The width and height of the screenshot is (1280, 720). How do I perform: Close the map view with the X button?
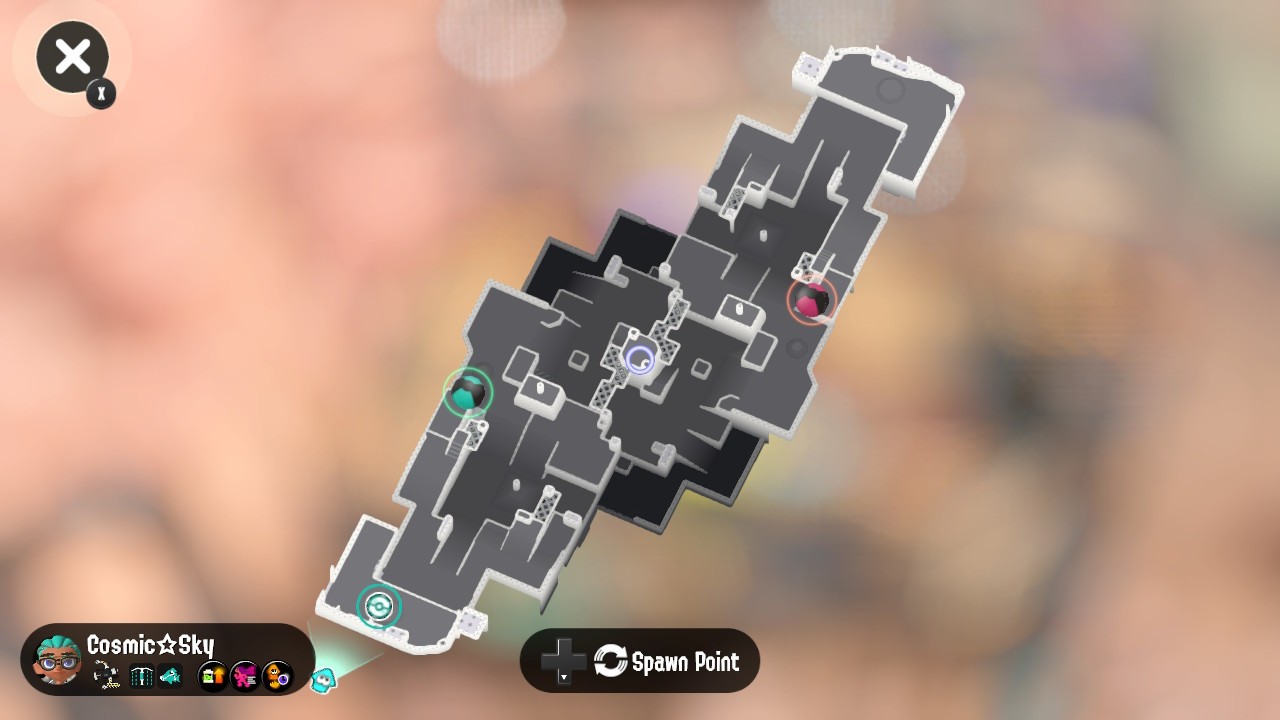[71, 57]
